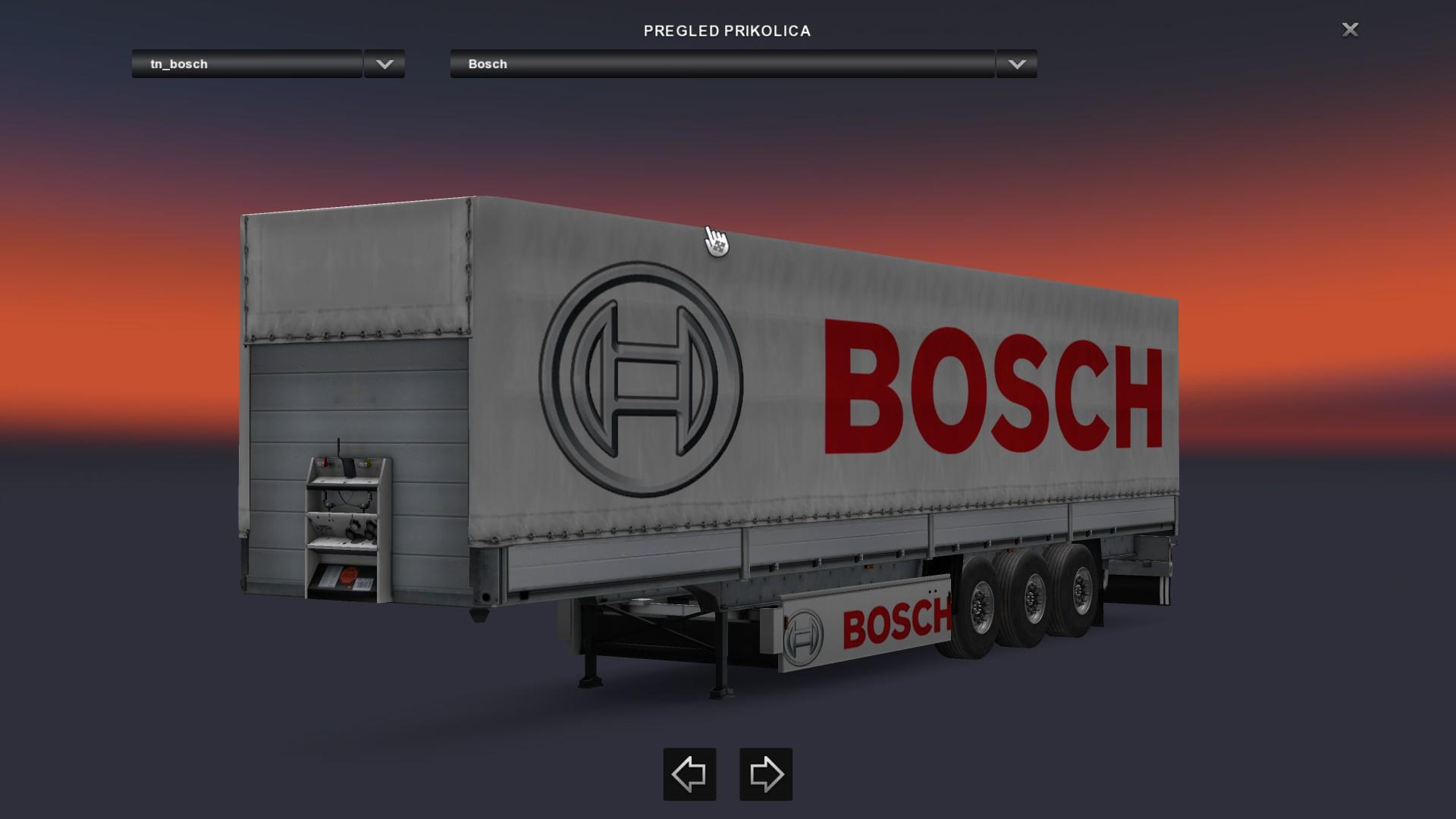Open the tn_bosch trailer dropdown

pos(384,64)
